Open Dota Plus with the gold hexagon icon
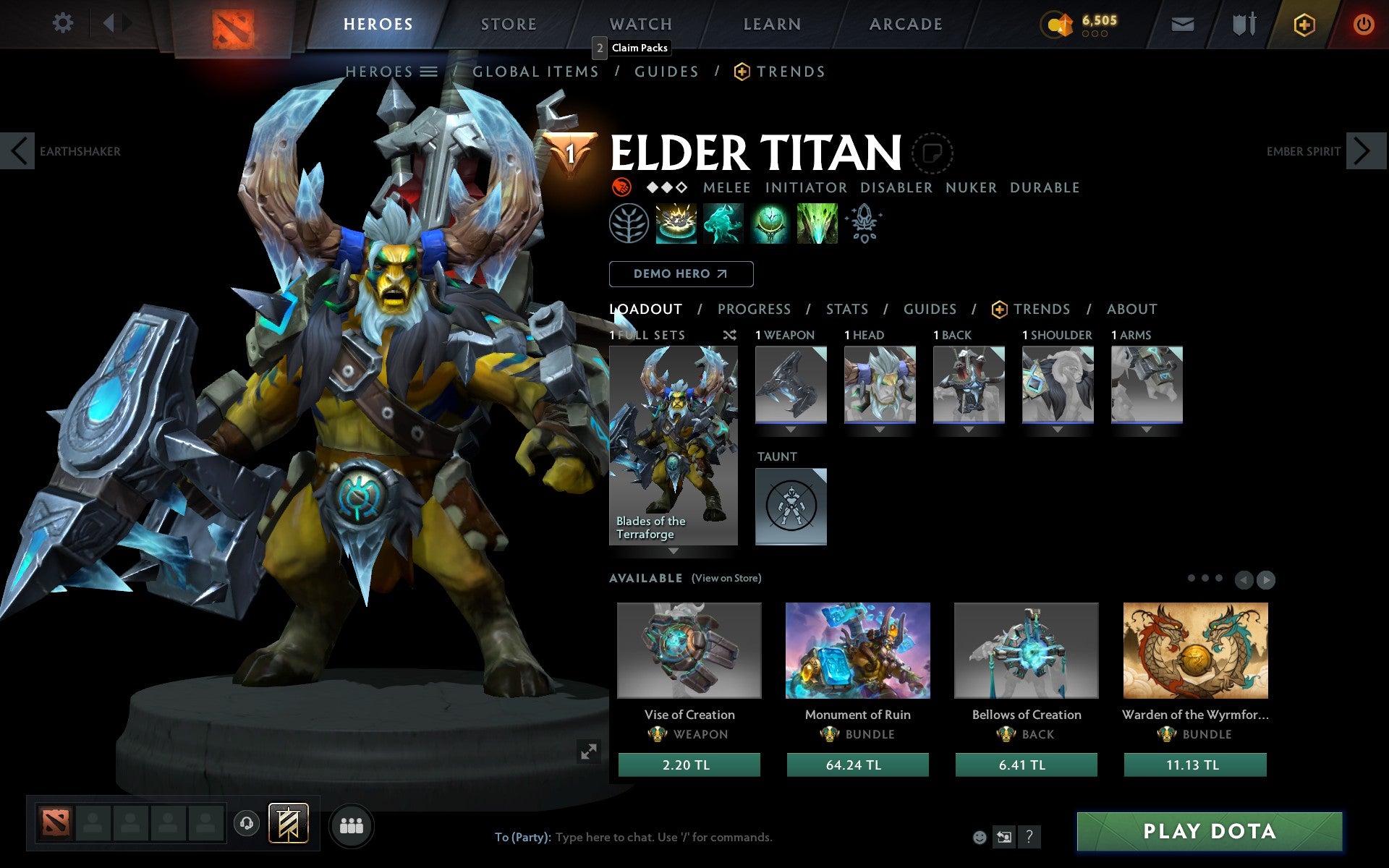 [1304, 23]
